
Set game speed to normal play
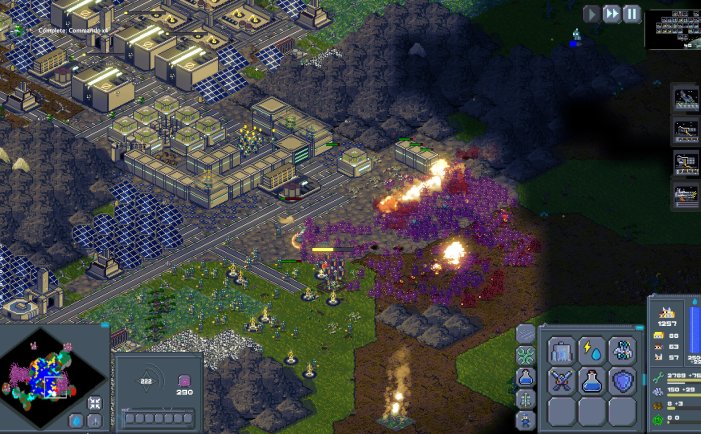coord(592,14)
